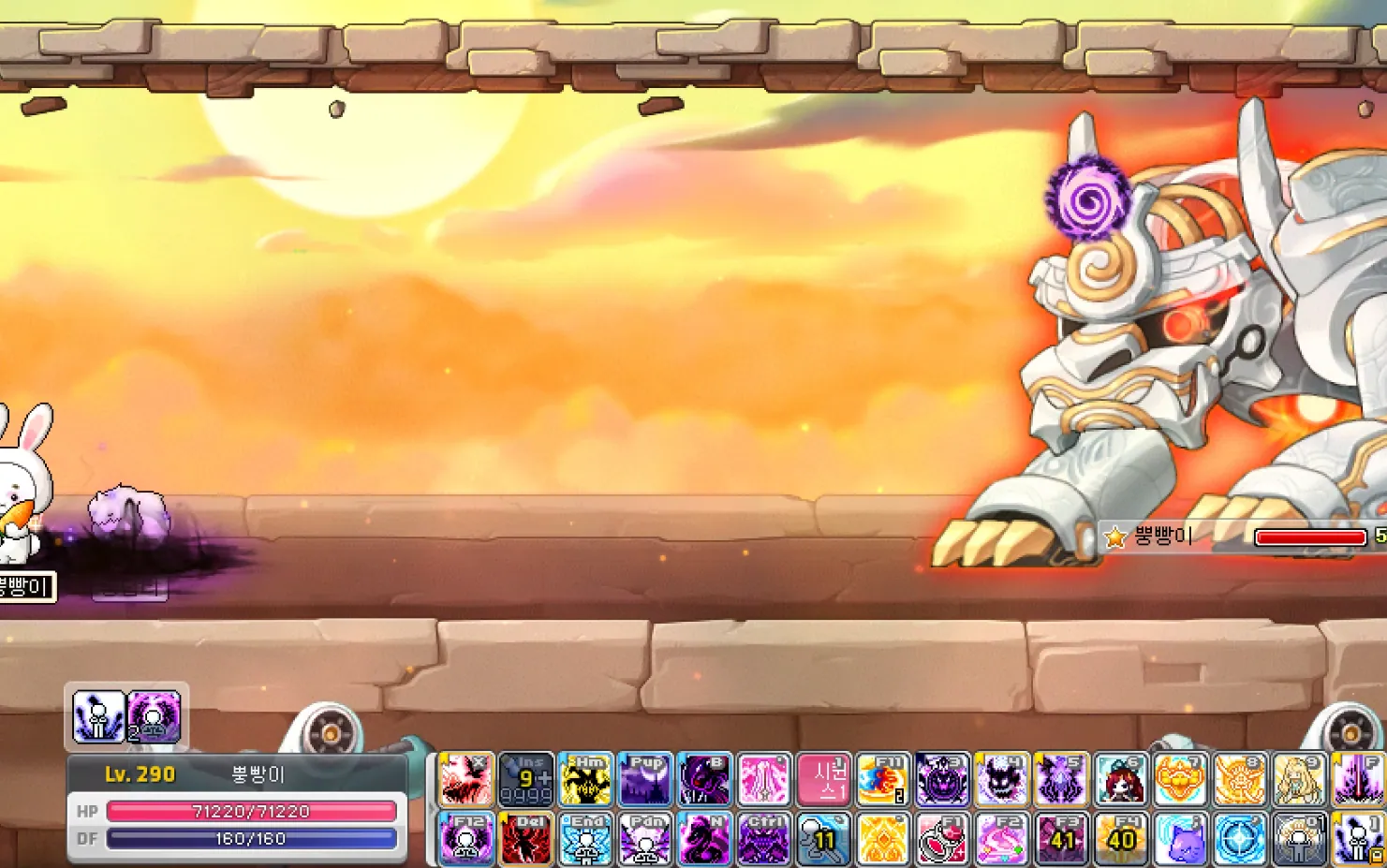Click the F4 skill showing 40 cooldown
The height and width of the screenshot is (868, 1387).
pos(1121,838)
